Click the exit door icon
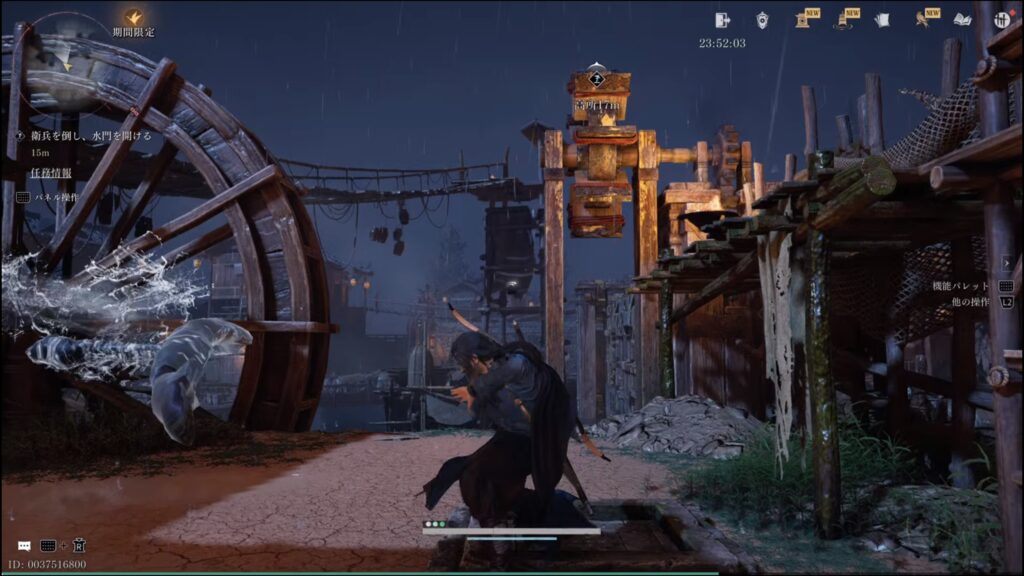The height and width of the screenshot is (576, 1024). click(x=723, y=19)
